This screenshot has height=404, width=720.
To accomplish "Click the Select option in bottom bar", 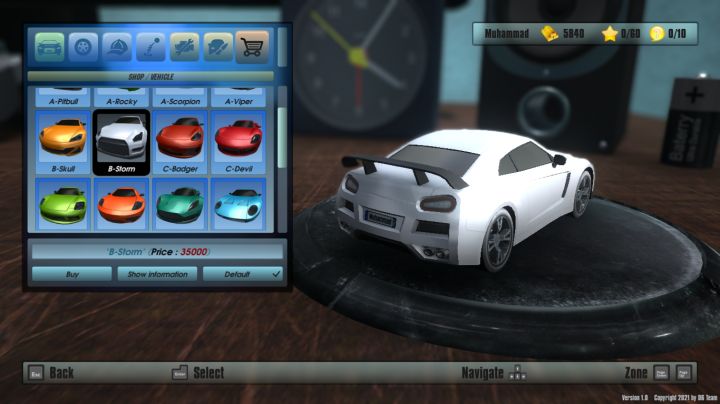I will [198, 373].
